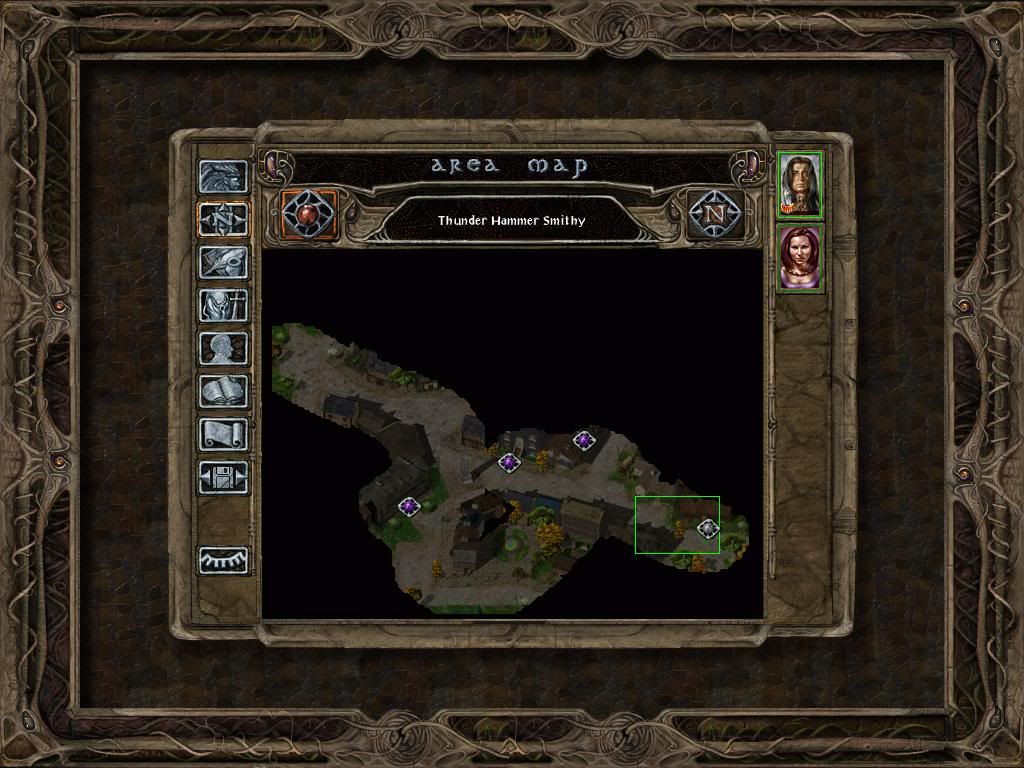Screen dimensions: 1024x768
Task: Click the stone face return-to-game button
Action: tap(223, 176)
